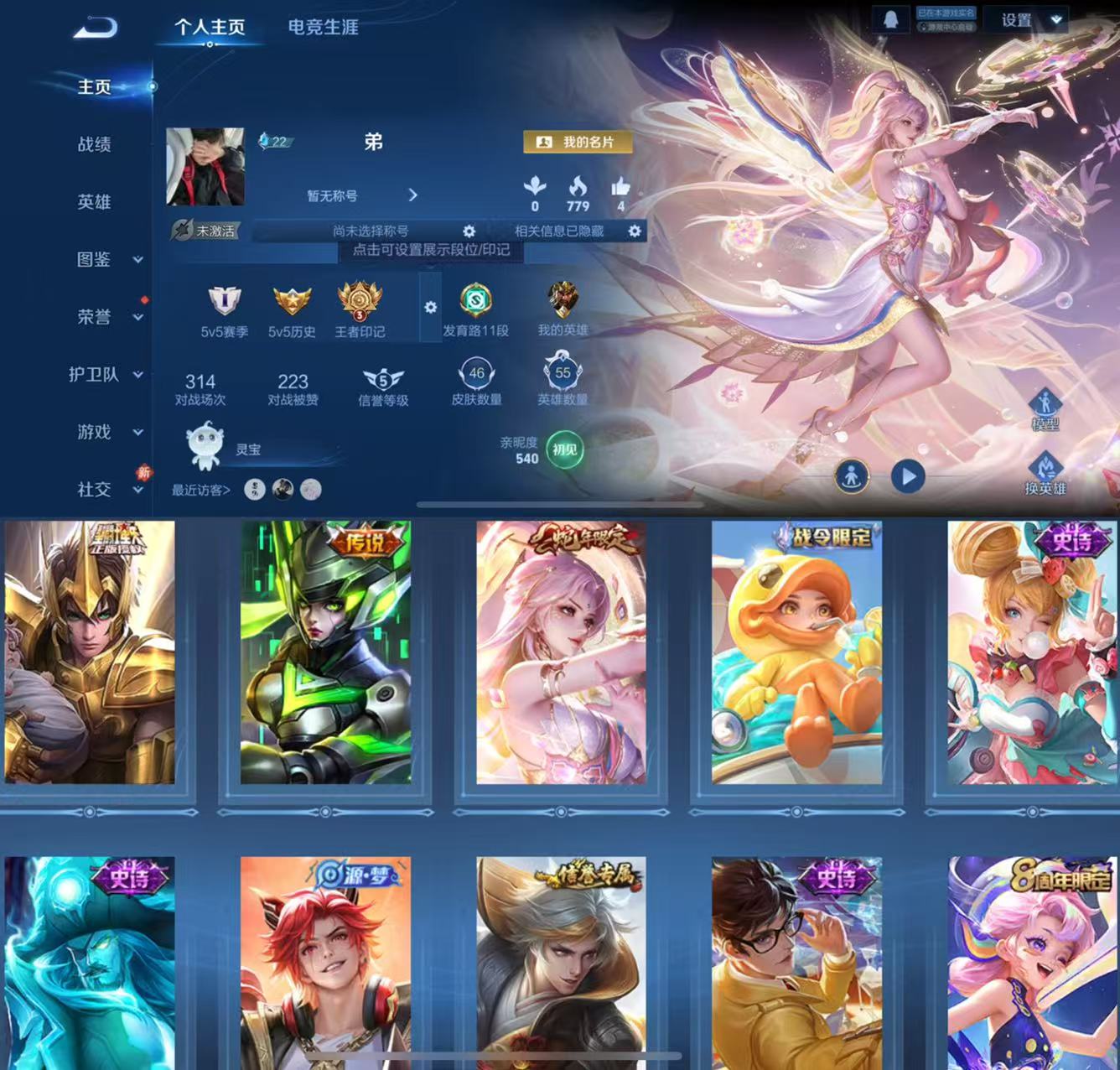
Task: Expand the 荣誉 sidebar menu
Action: pos(107,316)
